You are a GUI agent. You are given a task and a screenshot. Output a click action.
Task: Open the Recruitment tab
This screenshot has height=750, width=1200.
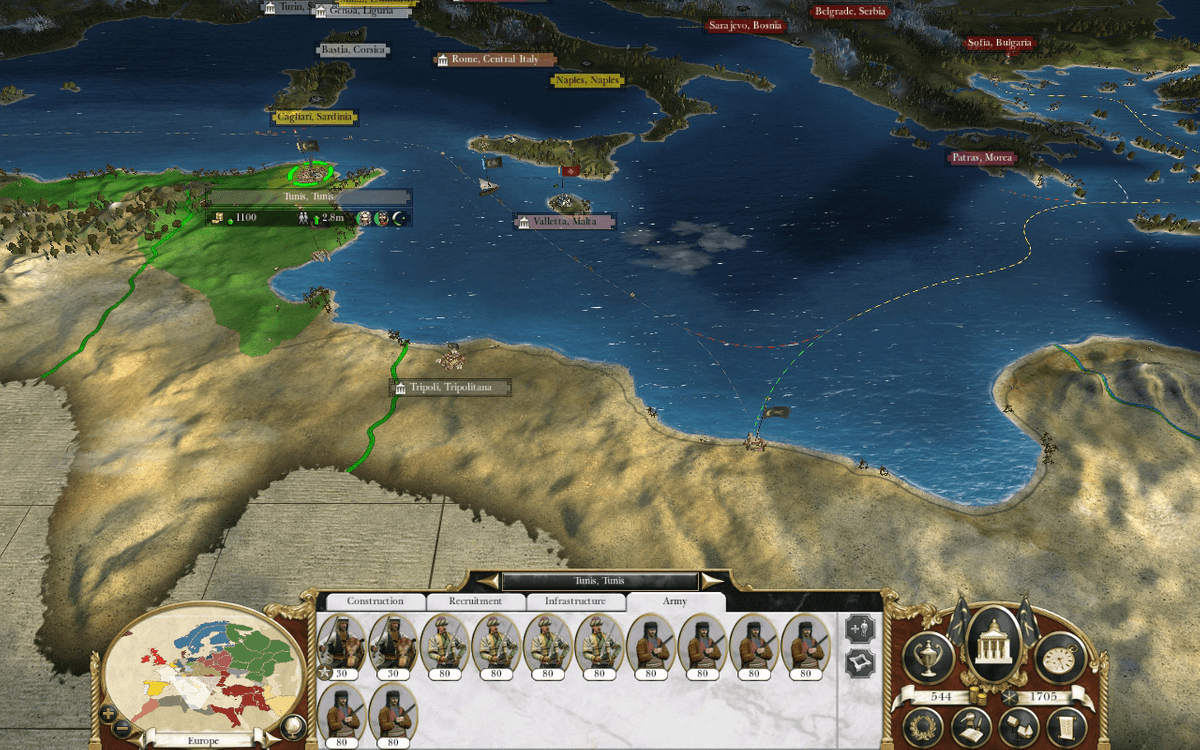click(475, 601)
